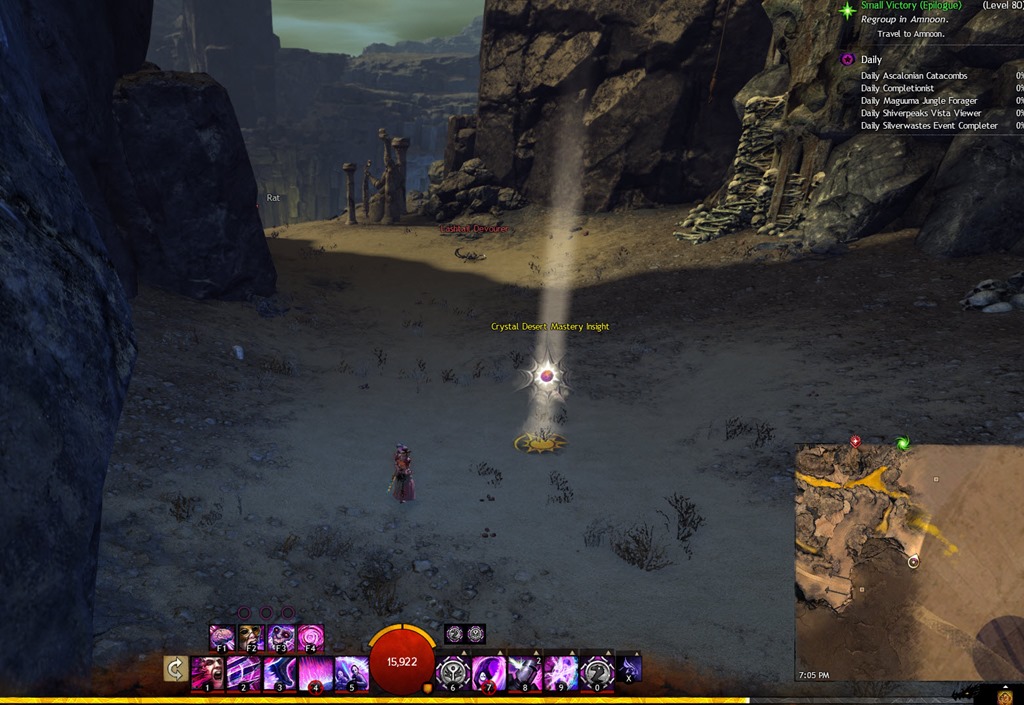This screenshot has width=1024, height=705.
Task: Trigger the elite skill in slot 0
Action: point(597,673)
